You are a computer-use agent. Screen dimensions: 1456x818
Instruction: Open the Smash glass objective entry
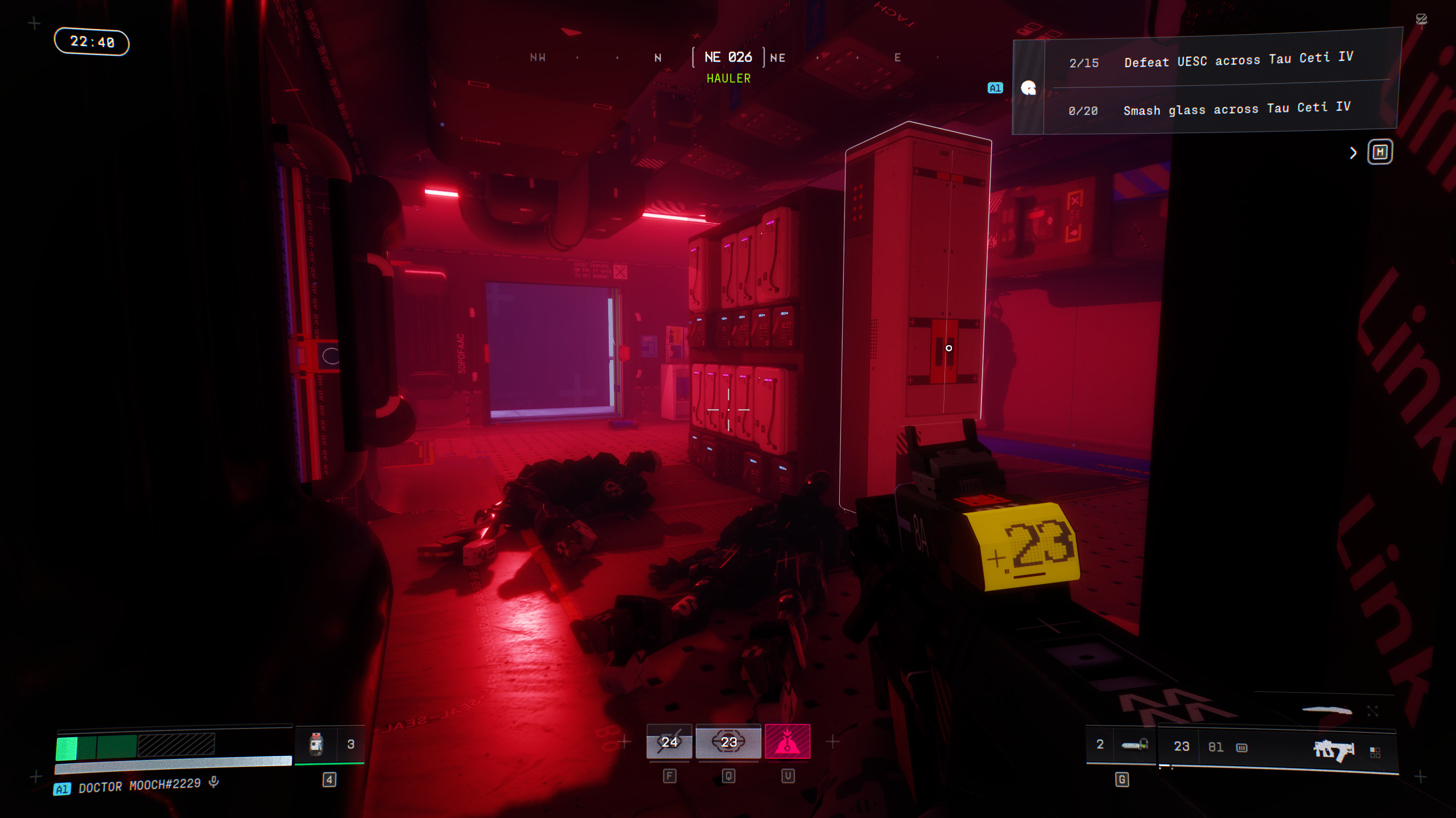click(1236, 109)
